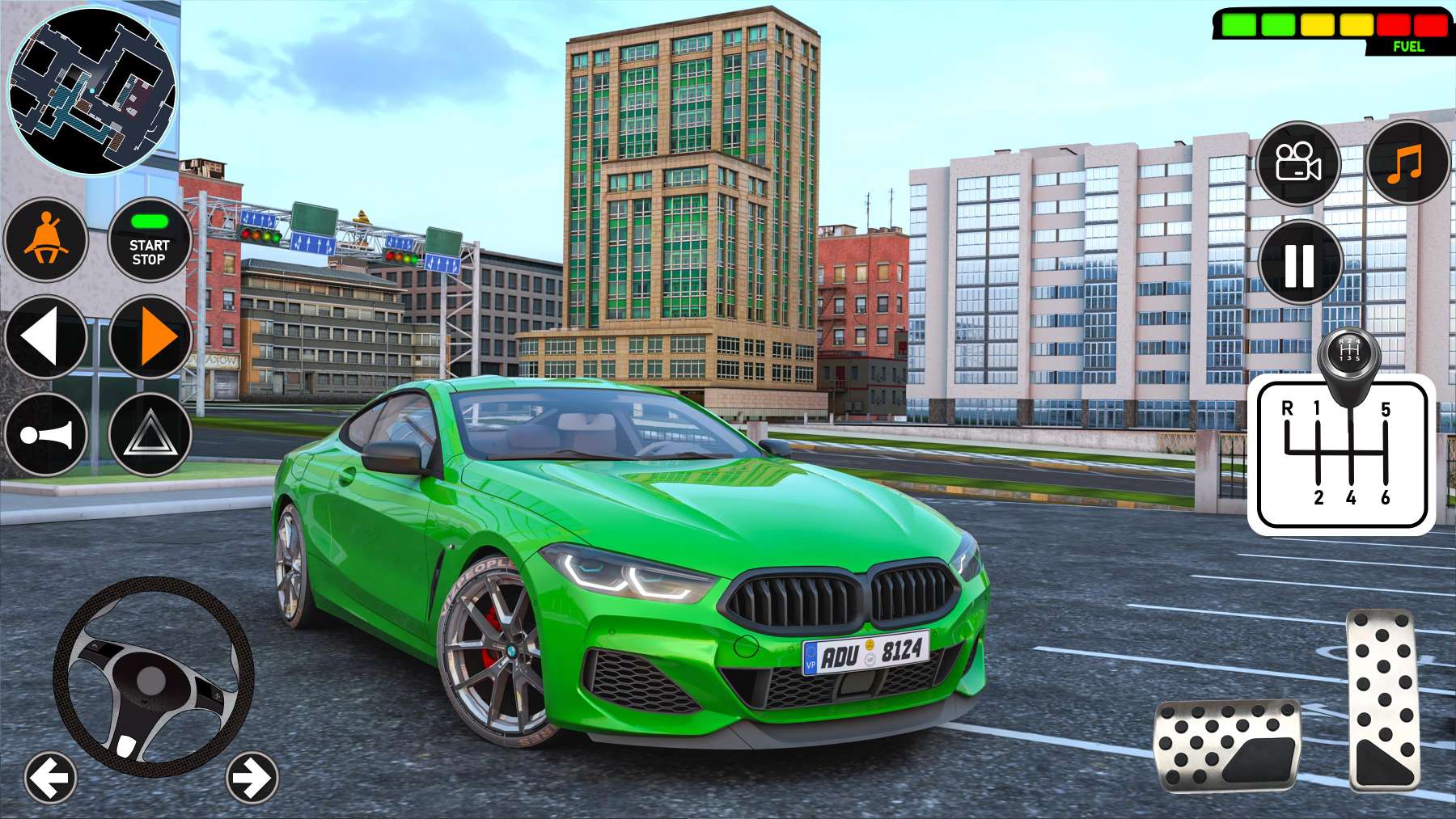Activate the left turn signal arrow
Viewport: 1456px width, 819px height.
click(46, 336)
